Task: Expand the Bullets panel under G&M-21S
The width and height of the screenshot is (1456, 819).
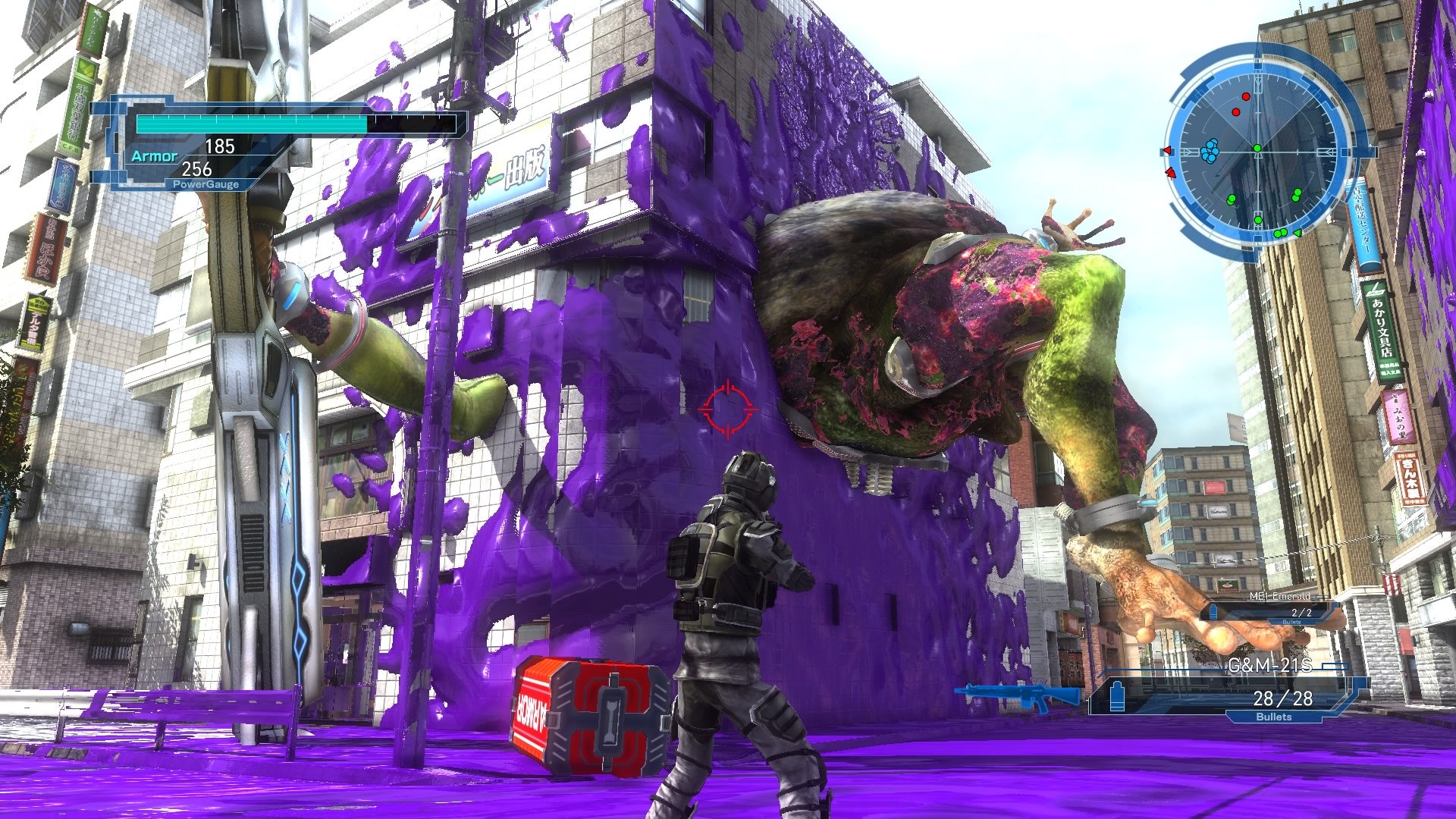Action: coord(1274,717)
